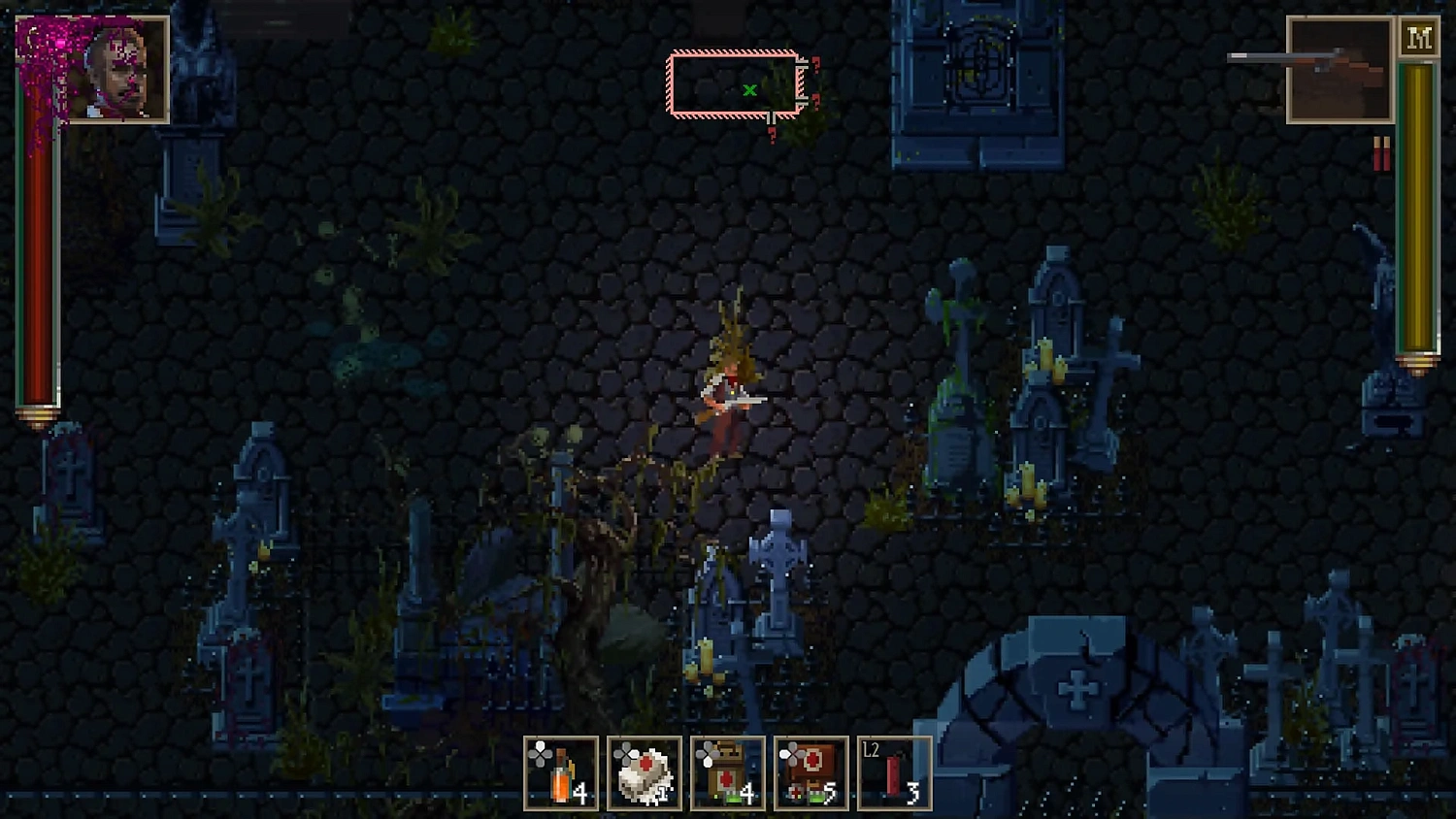This screenshot has height=819, width=1456.
Task: Toggle the green X objective marker
Action: point(749,89)
